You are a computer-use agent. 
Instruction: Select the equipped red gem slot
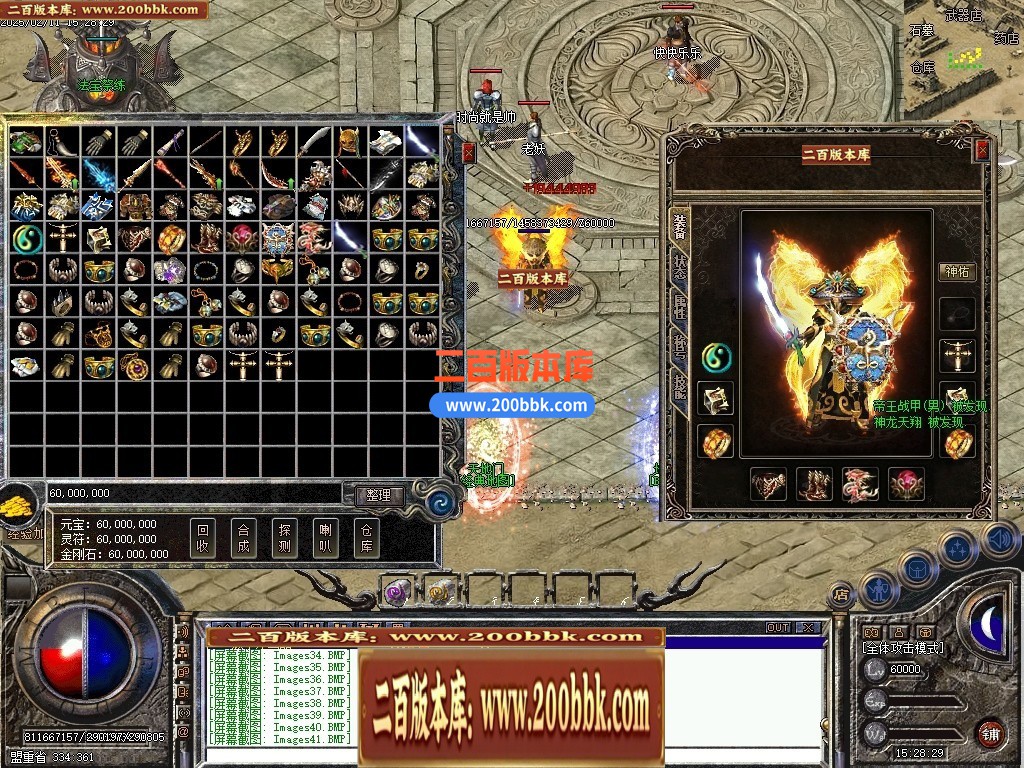click(907, 484)
